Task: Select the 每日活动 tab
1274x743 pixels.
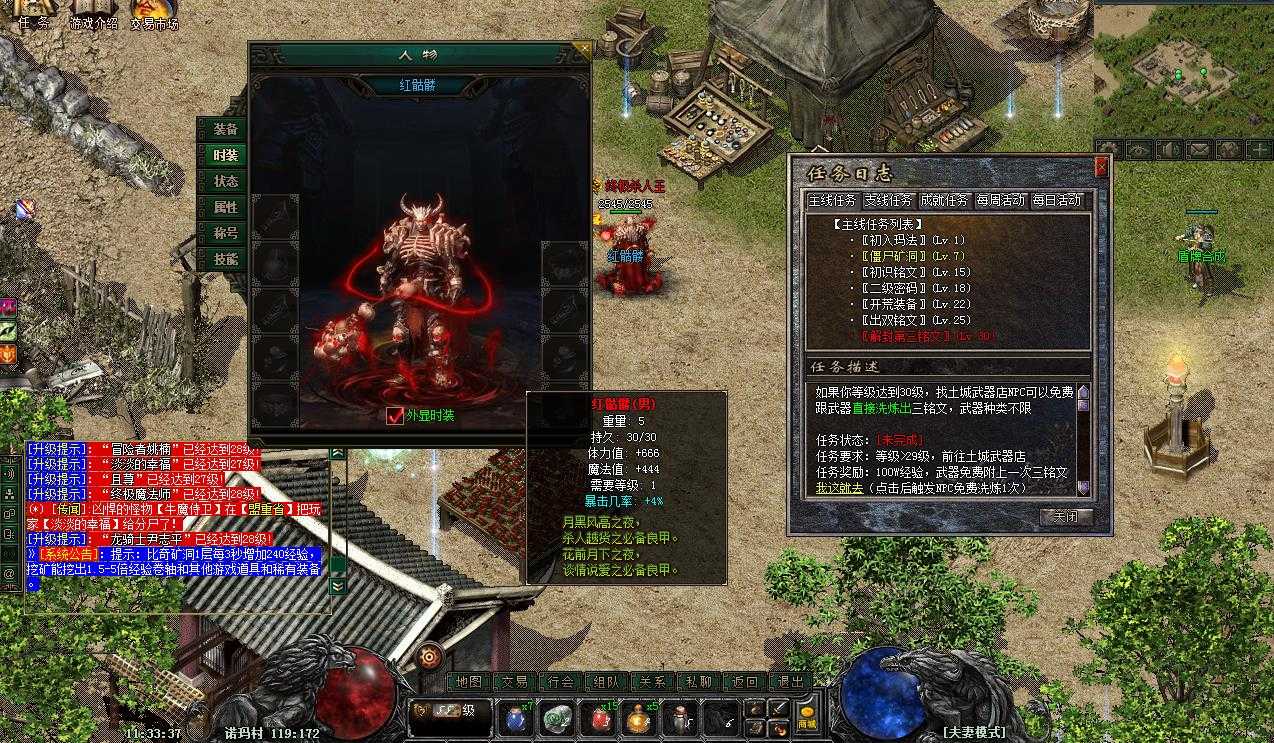Action: click(1057, 200)
